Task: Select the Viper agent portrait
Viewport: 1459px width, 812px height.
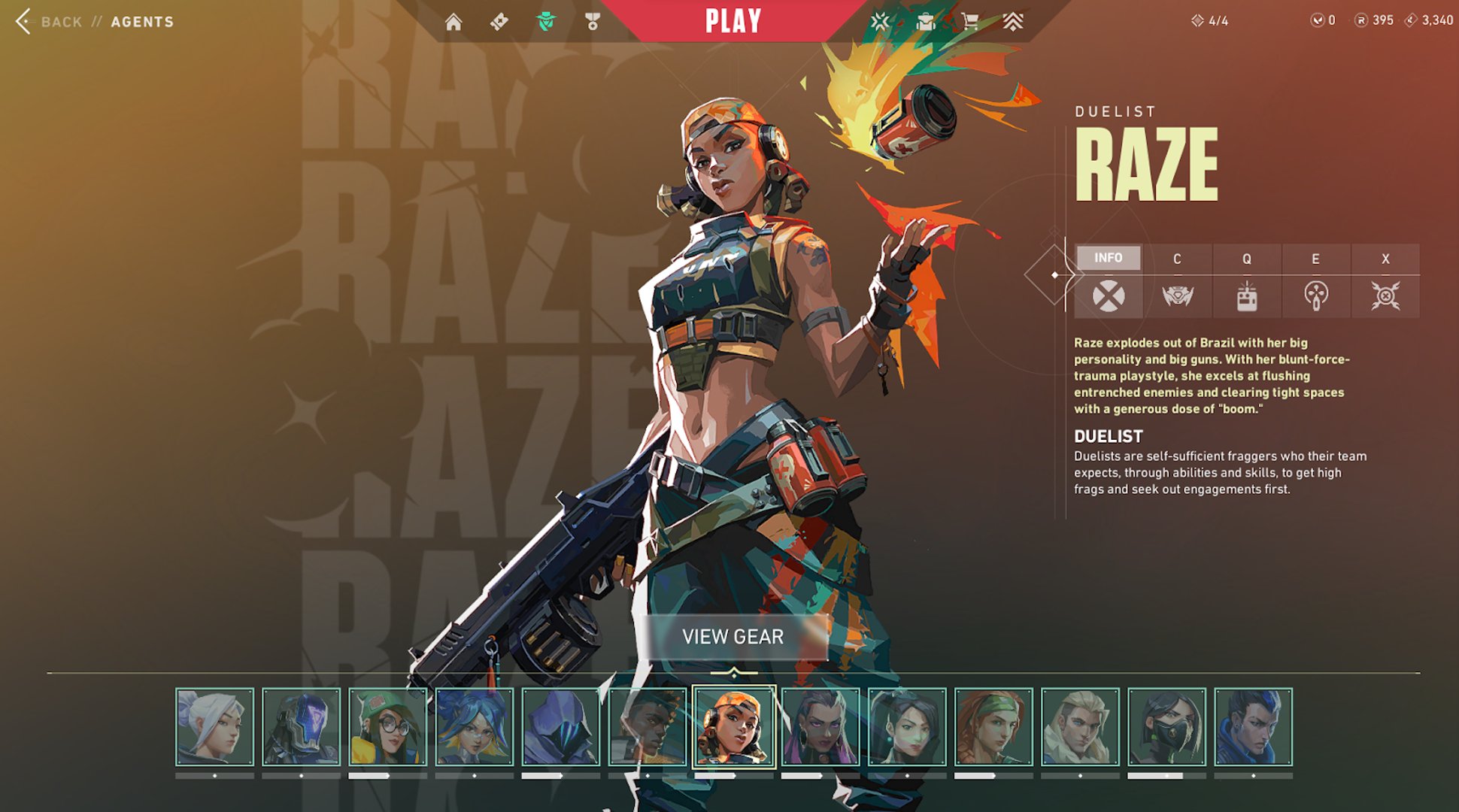Action: [1166, 727]
